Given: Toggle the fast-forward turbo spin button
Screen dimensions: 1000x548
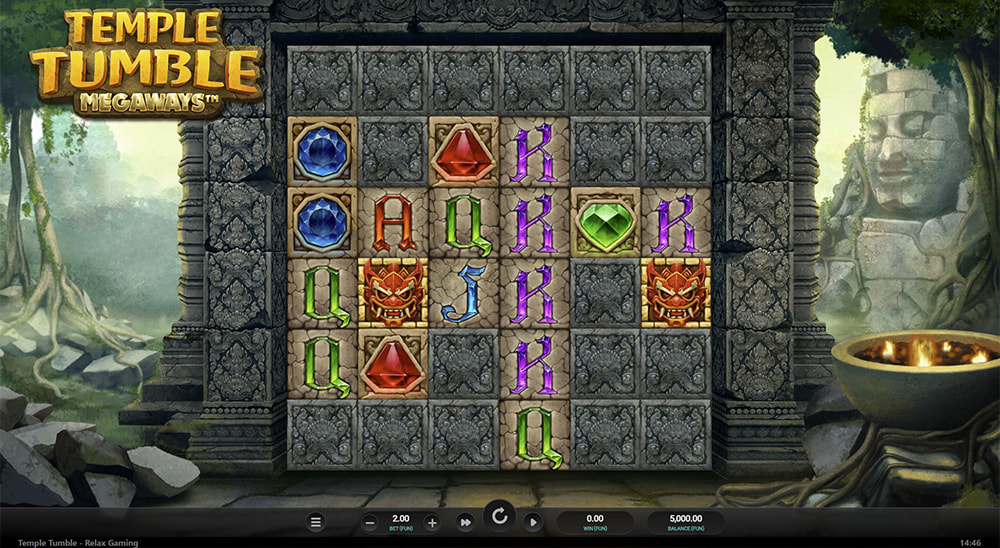Looking at the screenshot, I should pos(465,522).
